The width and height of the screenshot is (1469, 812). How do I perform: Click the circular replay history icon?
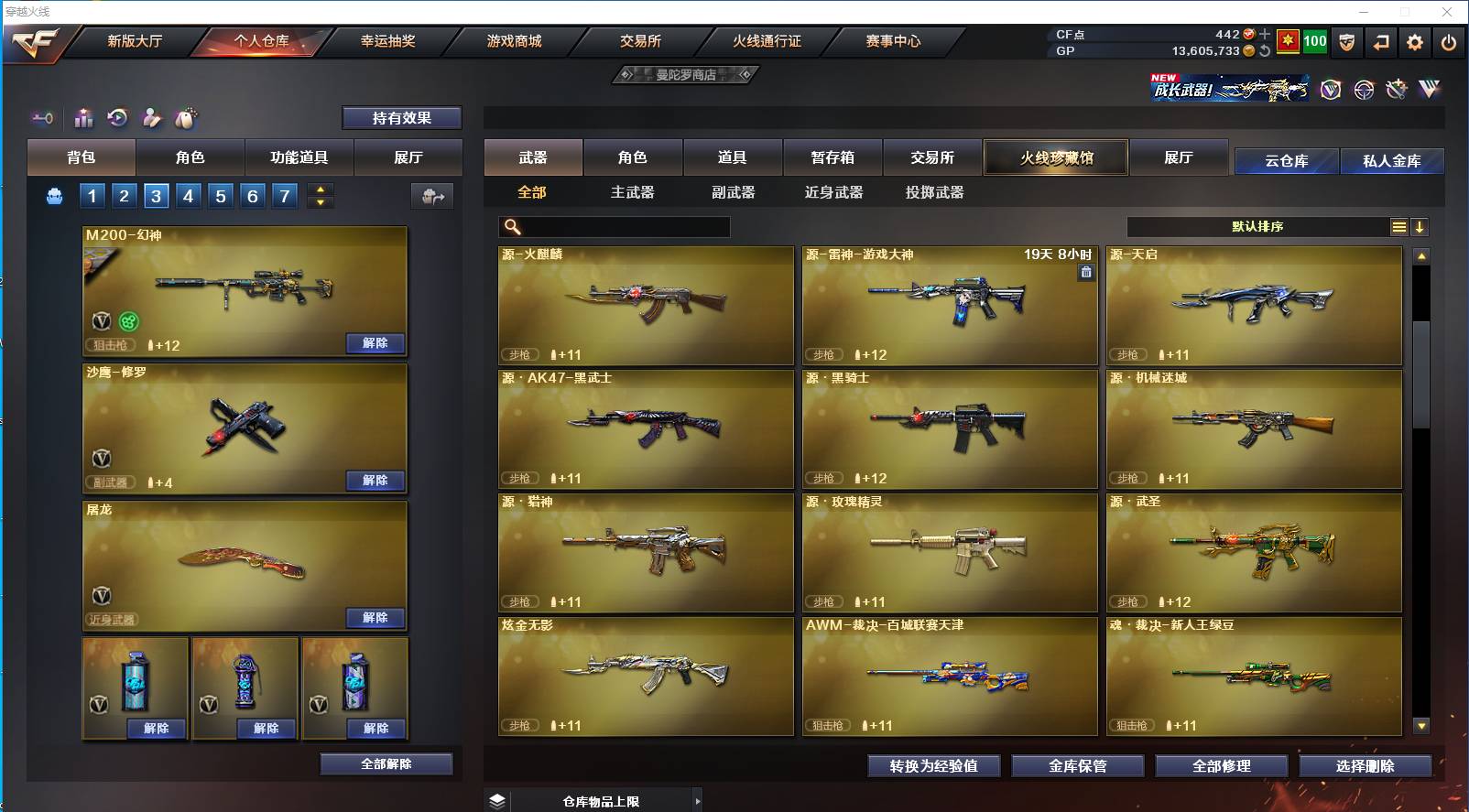(x=115, y=117)
